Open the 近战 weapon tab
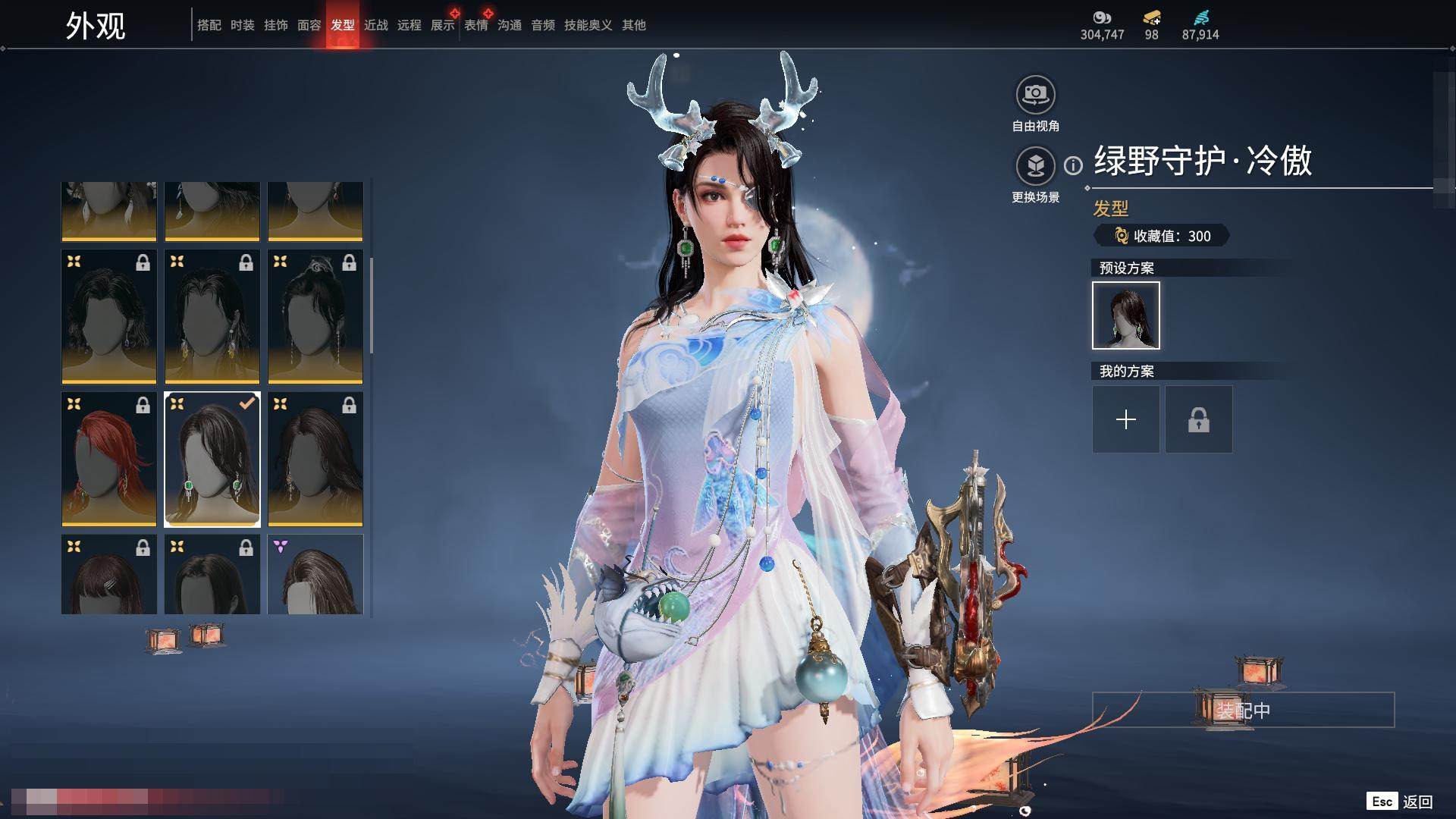Viewport: 1456px width, 819px height. tap(375, 25)
